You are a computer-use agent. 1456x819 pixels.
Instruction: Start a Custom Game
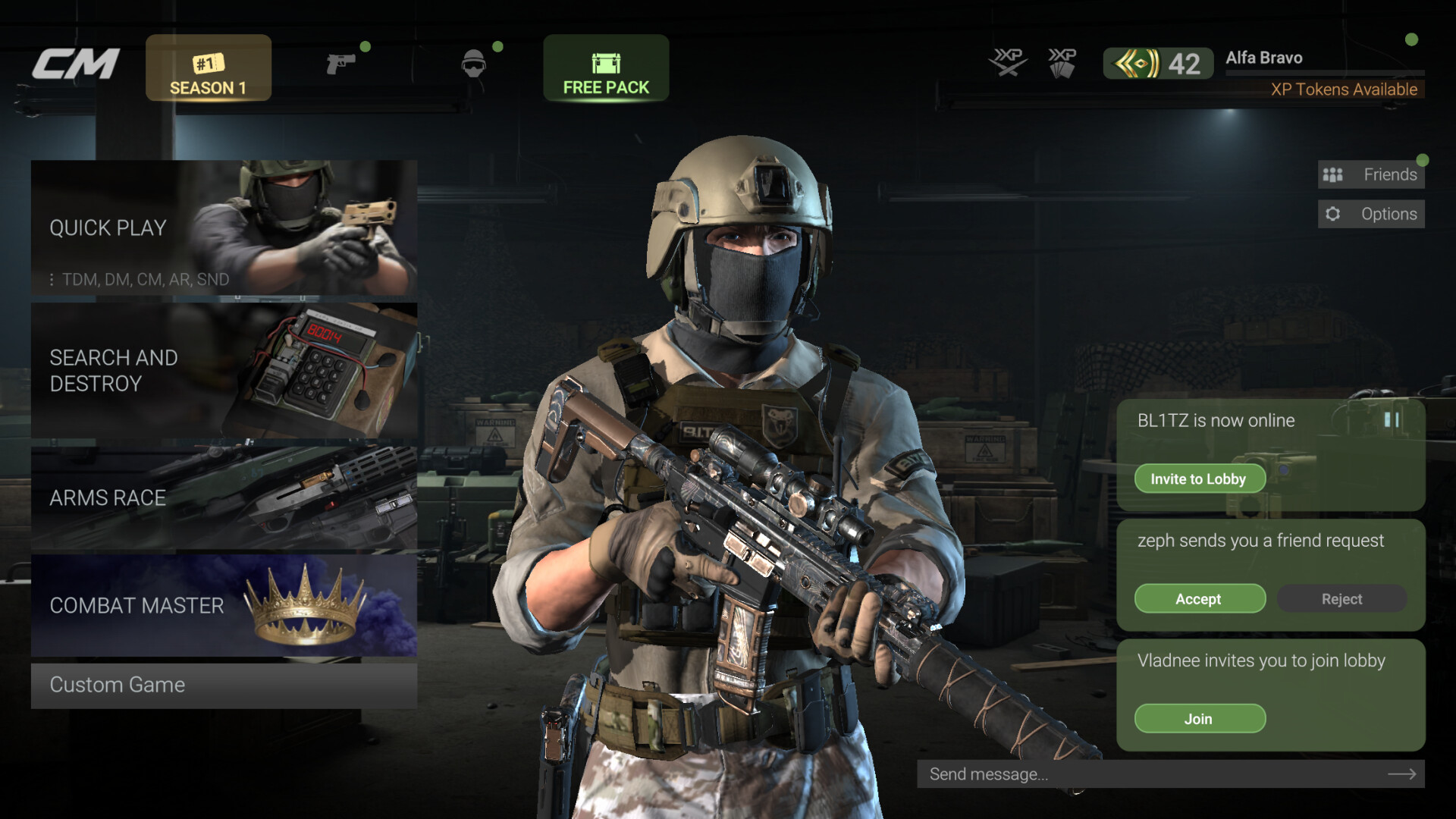coord(117,685)
